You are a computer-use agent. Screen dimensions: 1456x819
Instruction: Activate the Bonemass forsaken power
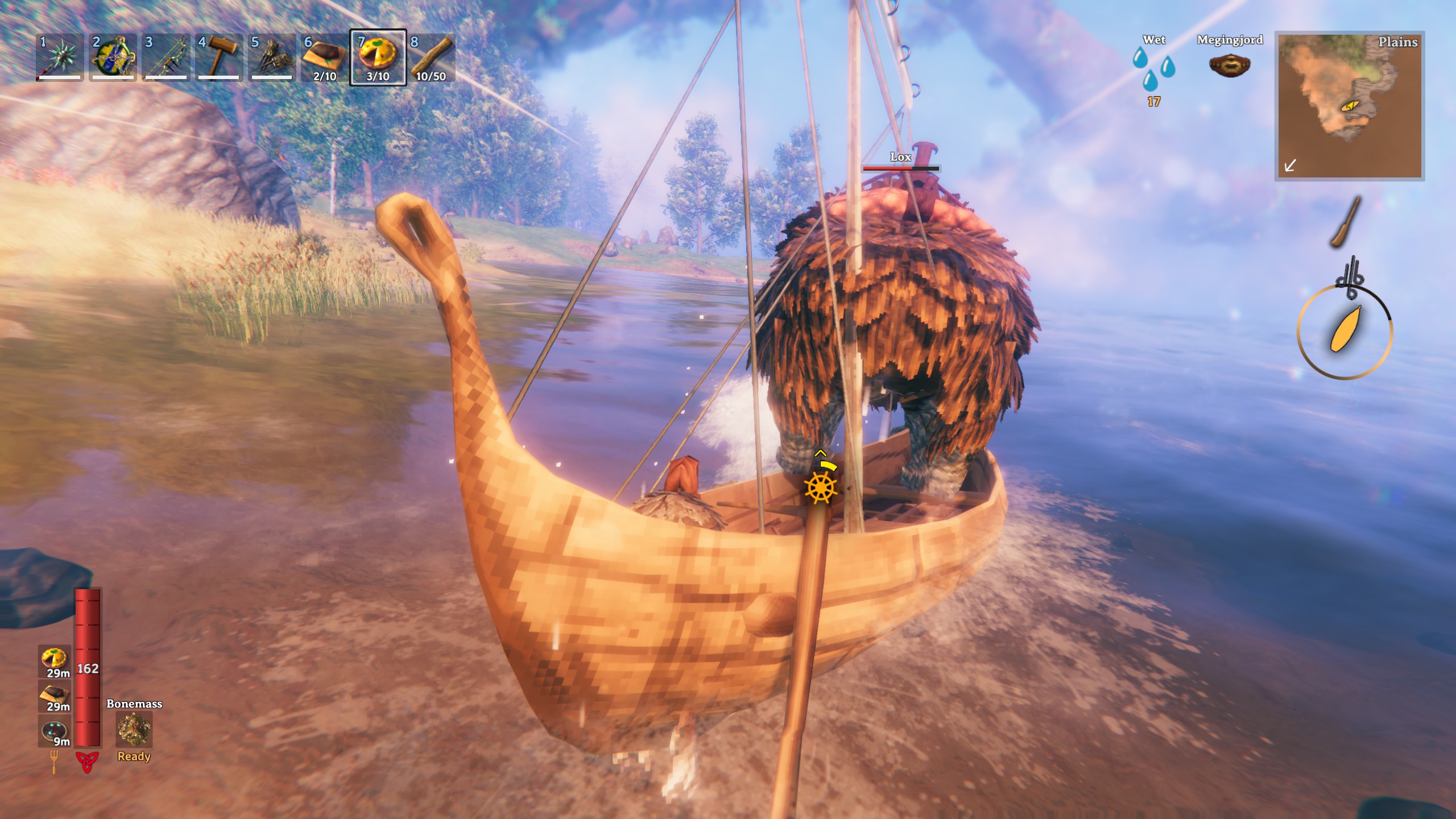(x=134, y=730)
